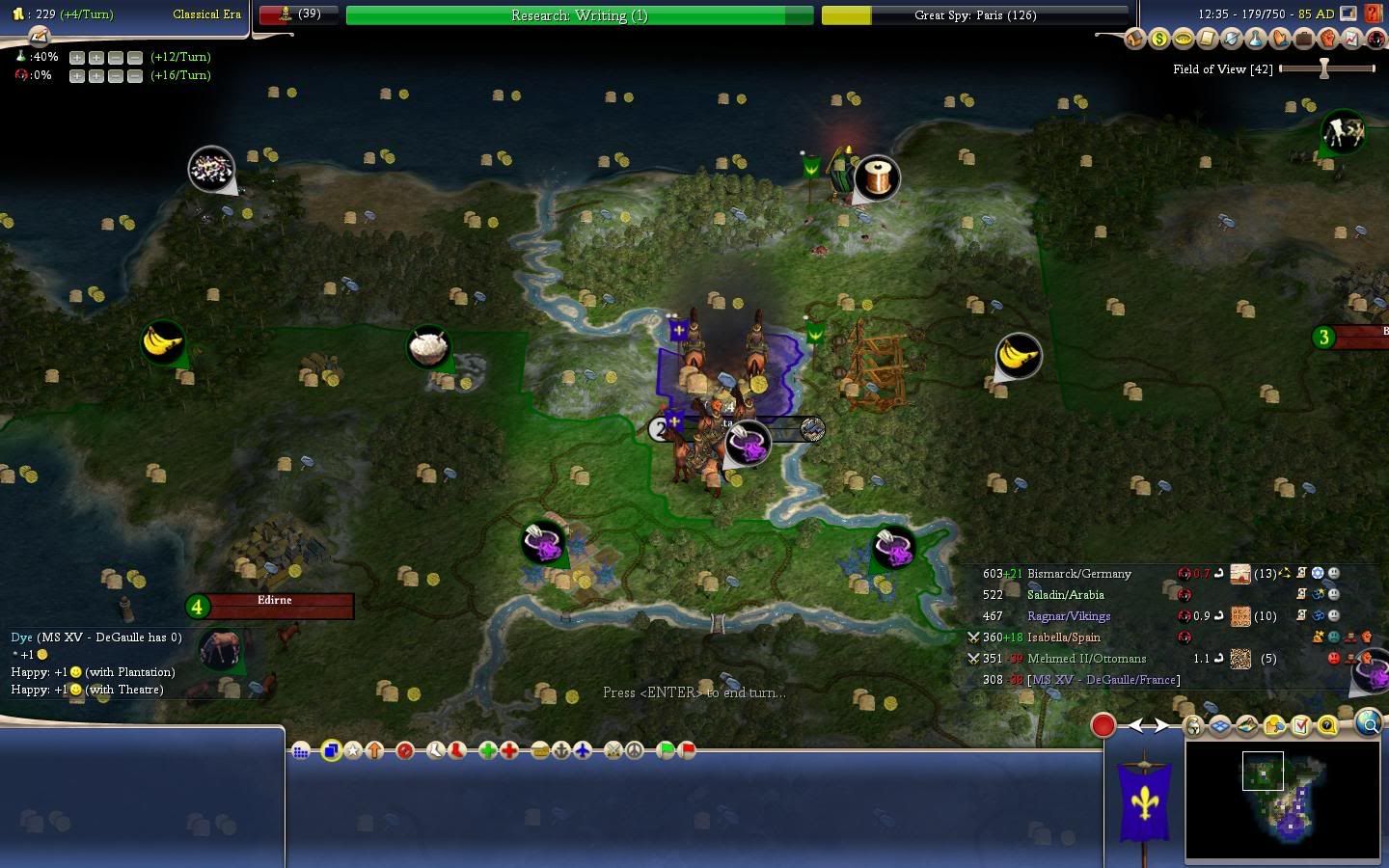Open the Military Advisor shield icon
The image size is (1389, 868).
coord(1231,39)
